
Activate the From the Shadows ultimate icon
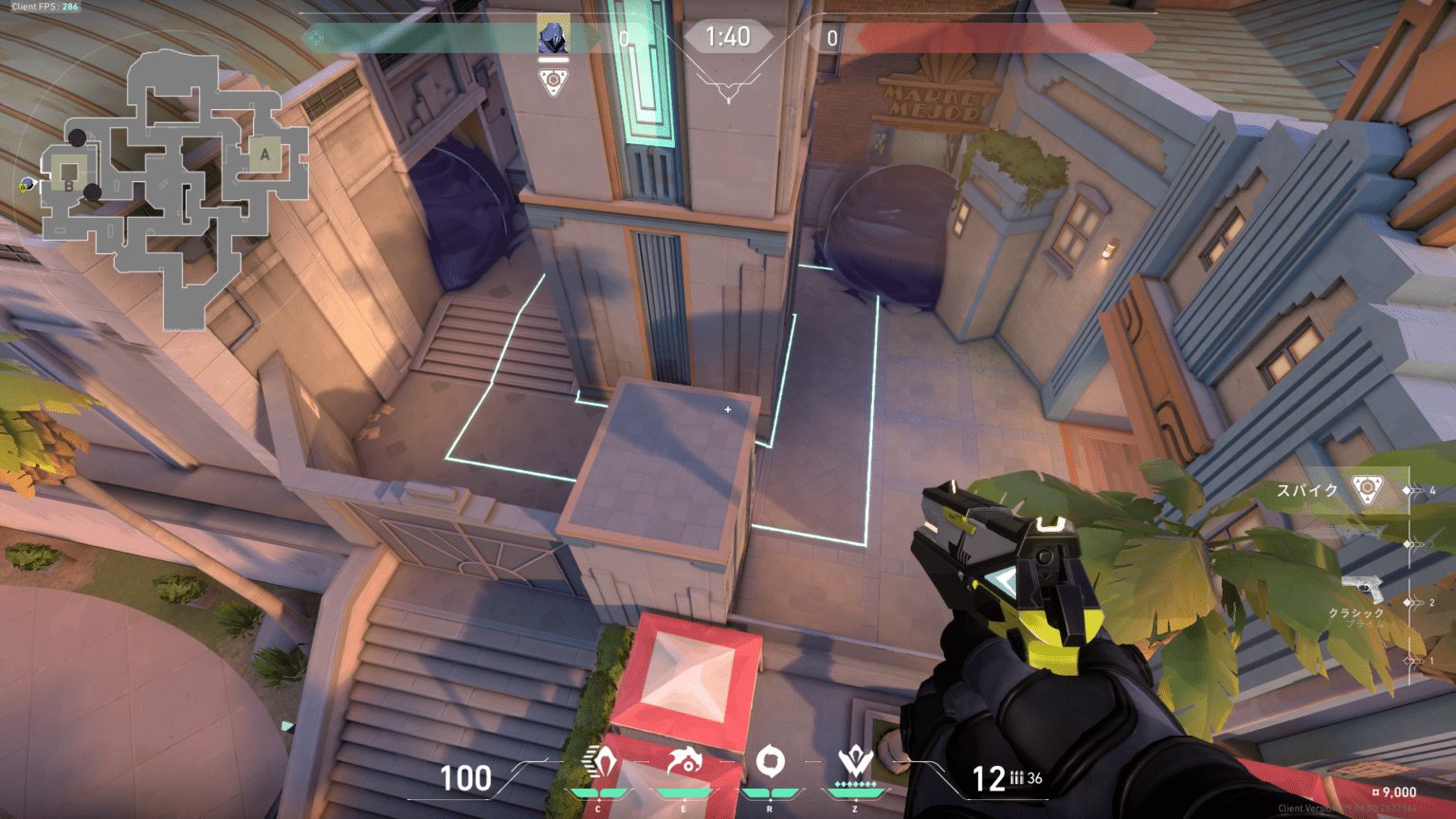click(x=855, y=762)
